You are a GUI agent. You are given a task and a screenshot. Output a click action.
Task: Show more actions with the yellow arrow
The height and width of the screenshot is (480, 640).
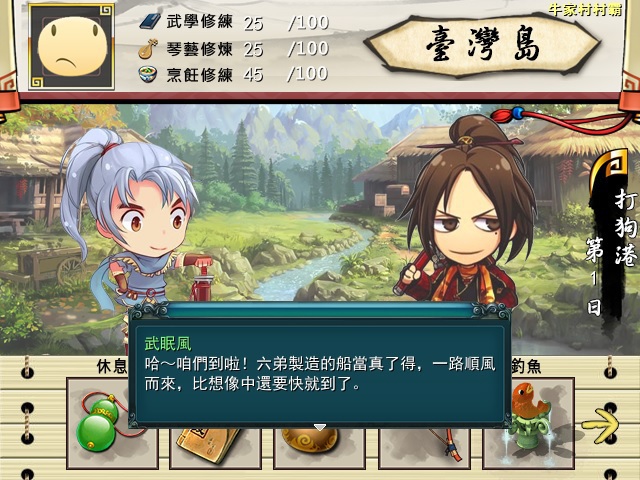click(599, 426)
